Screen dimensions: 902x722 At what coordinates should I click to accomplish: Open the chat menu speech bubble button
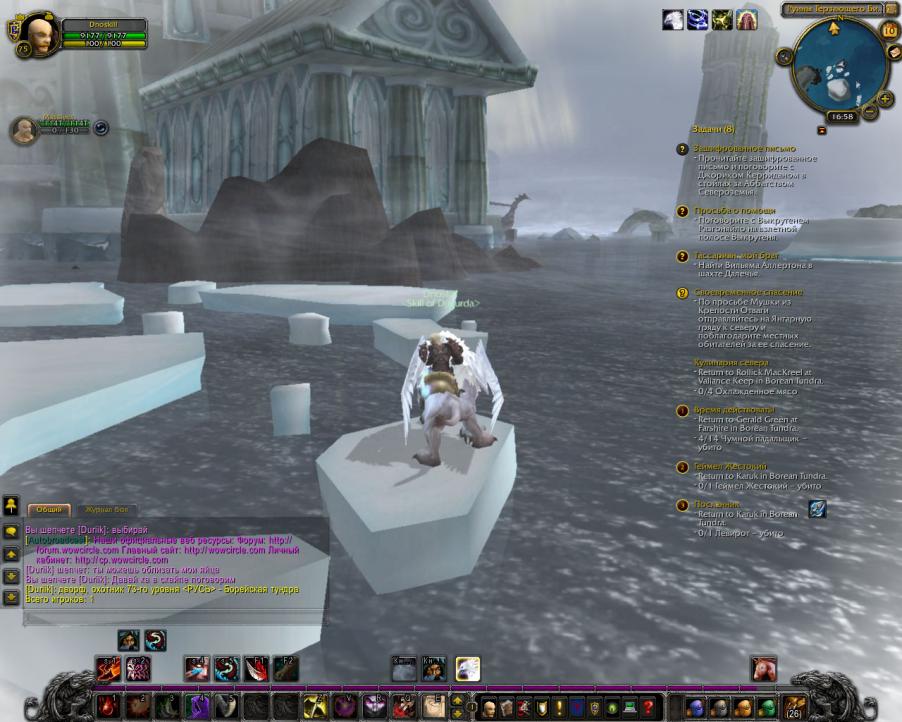pos(11,533)
